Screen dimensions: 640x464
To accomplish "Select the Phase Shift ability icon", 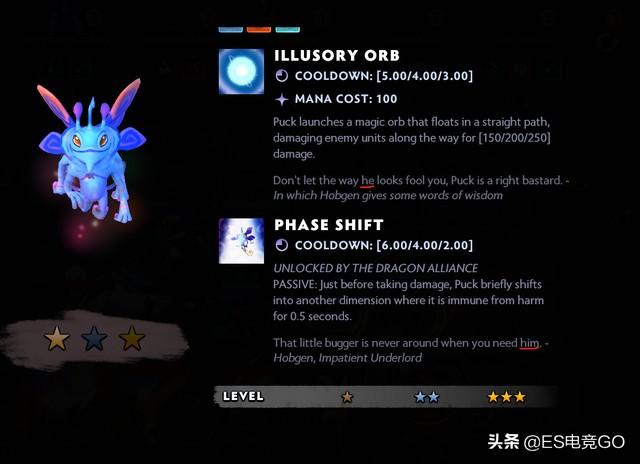I will click(241, 240).
